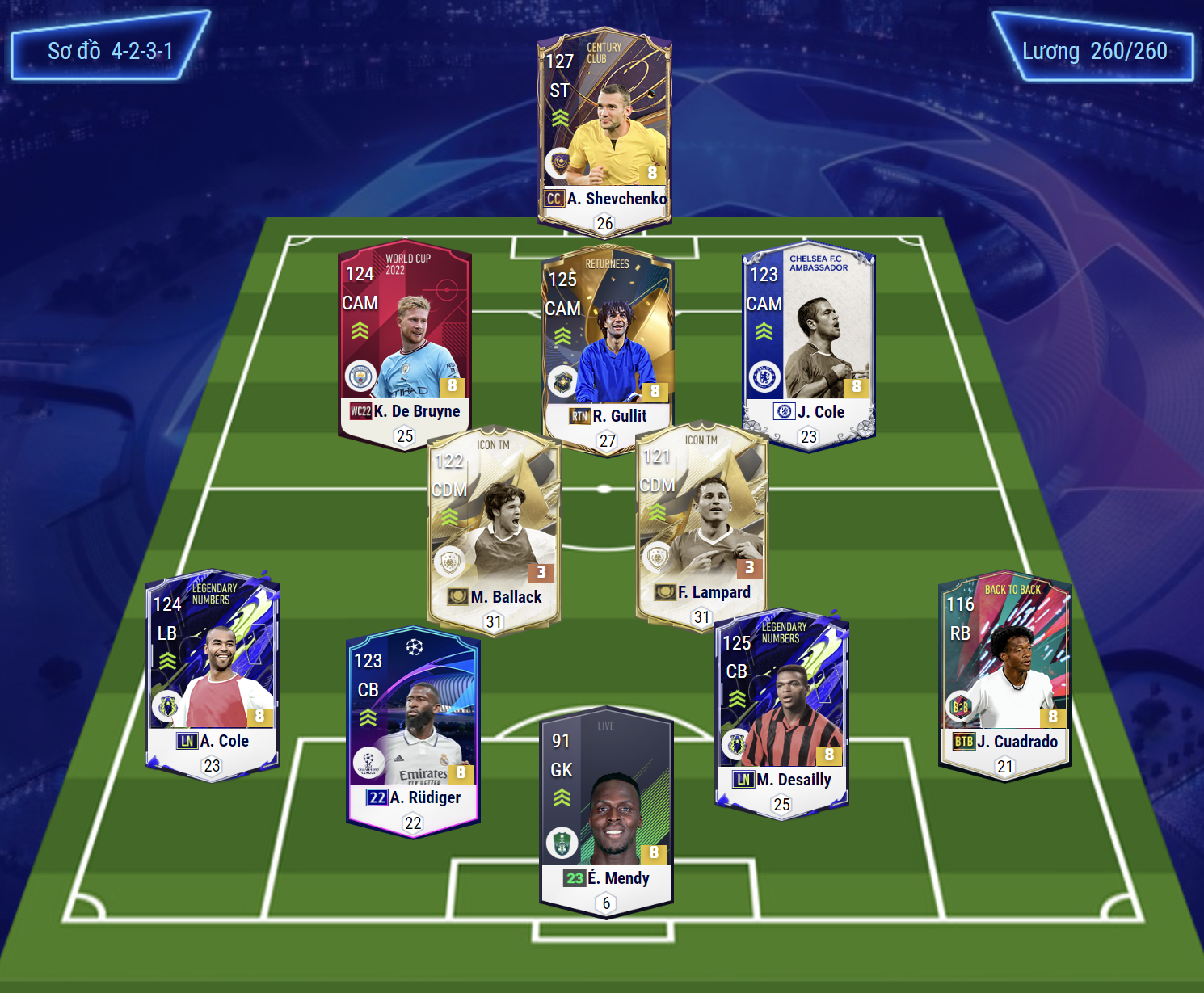Viewport: 1204px width, 993px height.
Task: Select the A. Rüdiger centre back card
Action: (414, 731)
